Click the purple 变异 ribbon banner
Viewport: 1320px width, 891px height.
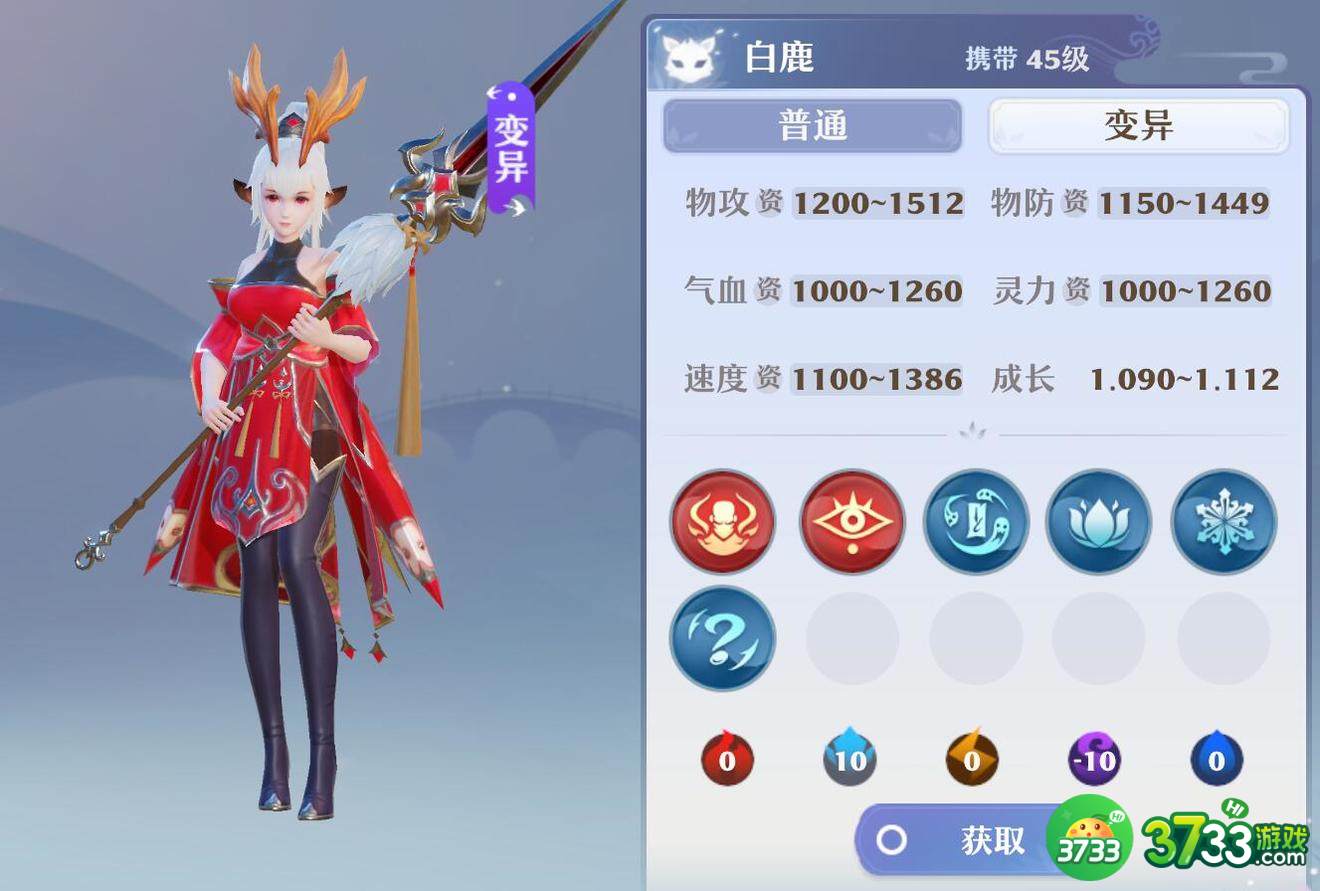click(x=508, y=145)
